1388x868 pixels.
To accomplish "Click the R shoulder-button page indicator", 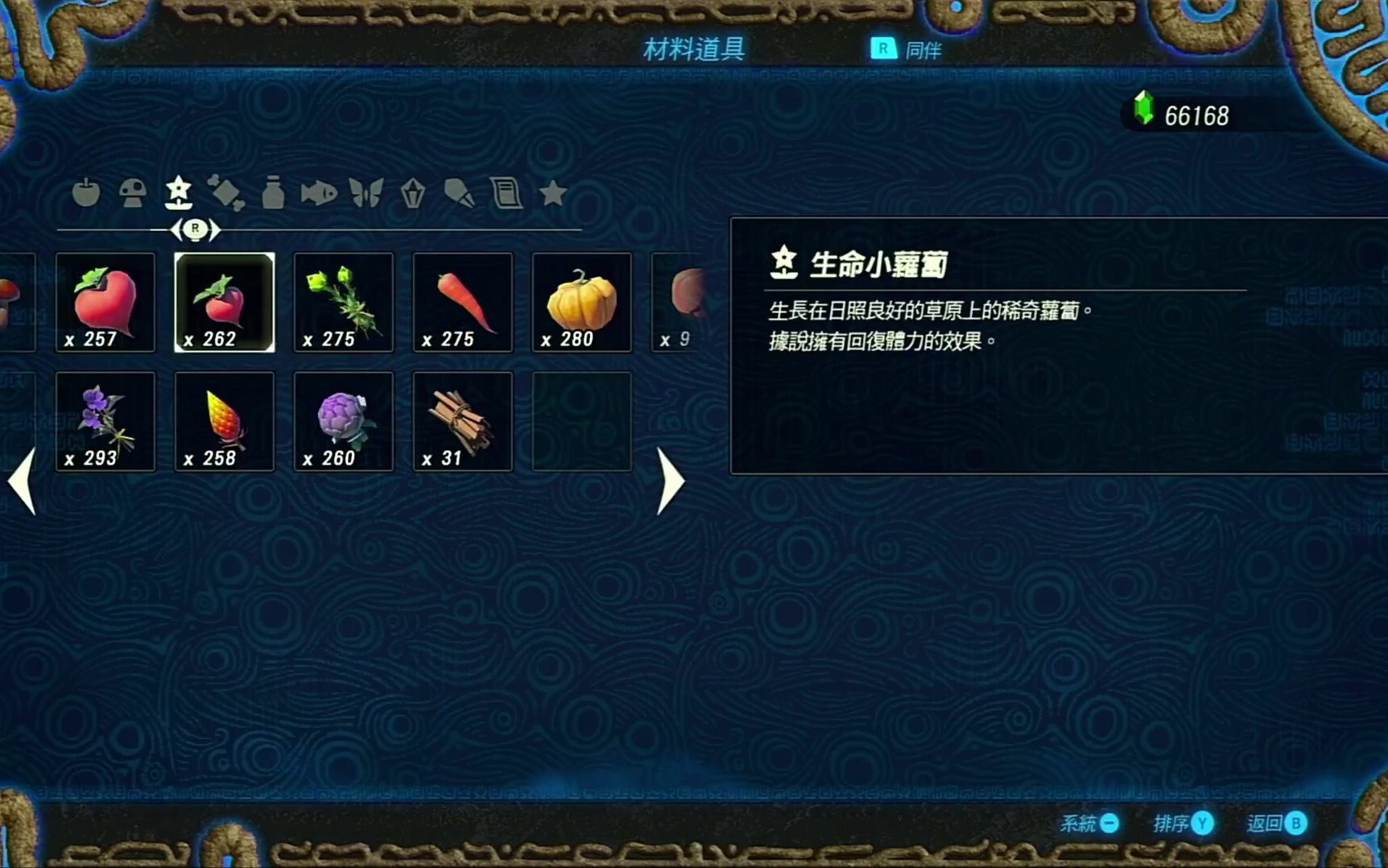I will tap(196, 230).
